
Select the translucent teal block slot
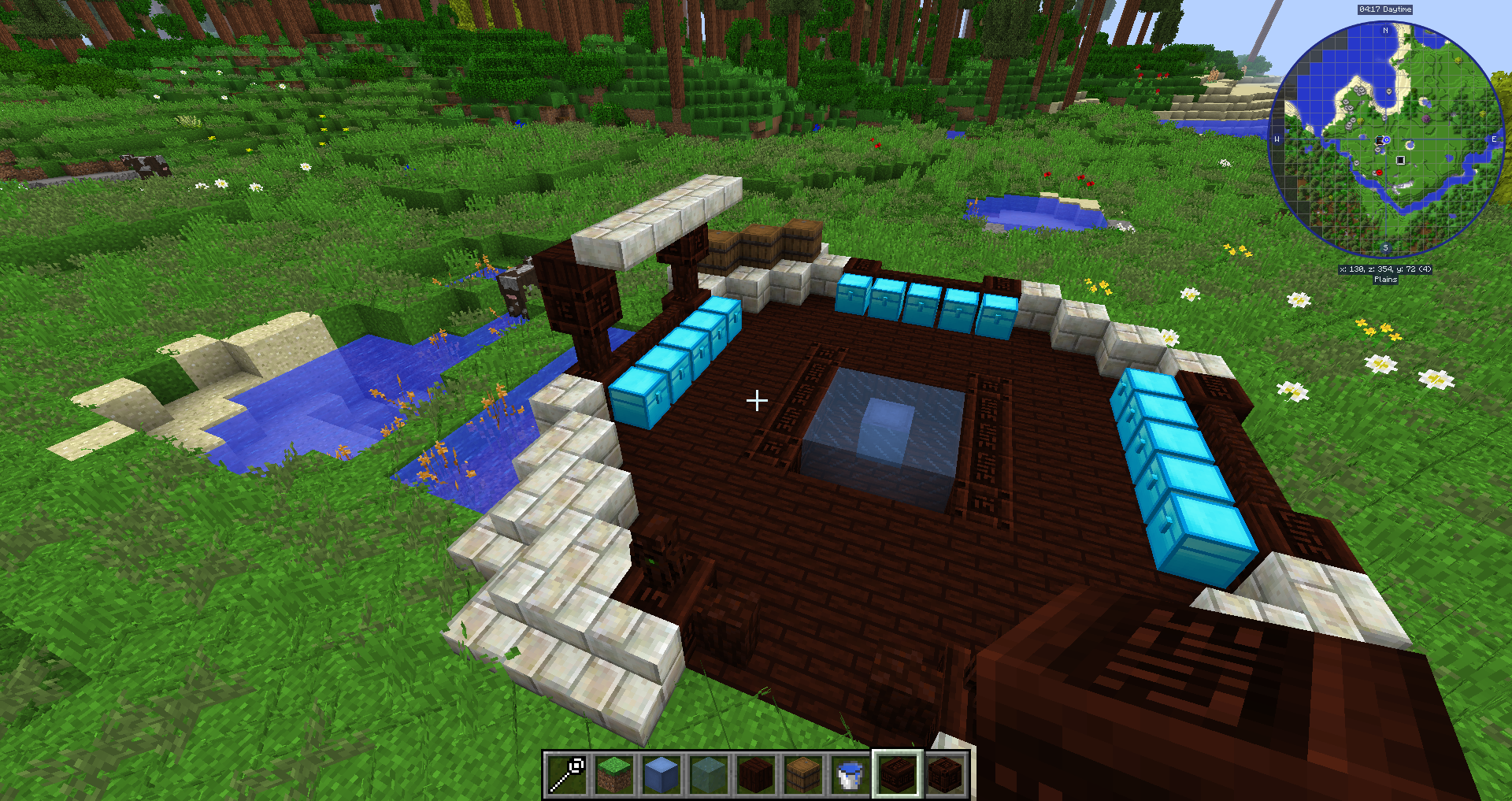click(x=709, y=774)
